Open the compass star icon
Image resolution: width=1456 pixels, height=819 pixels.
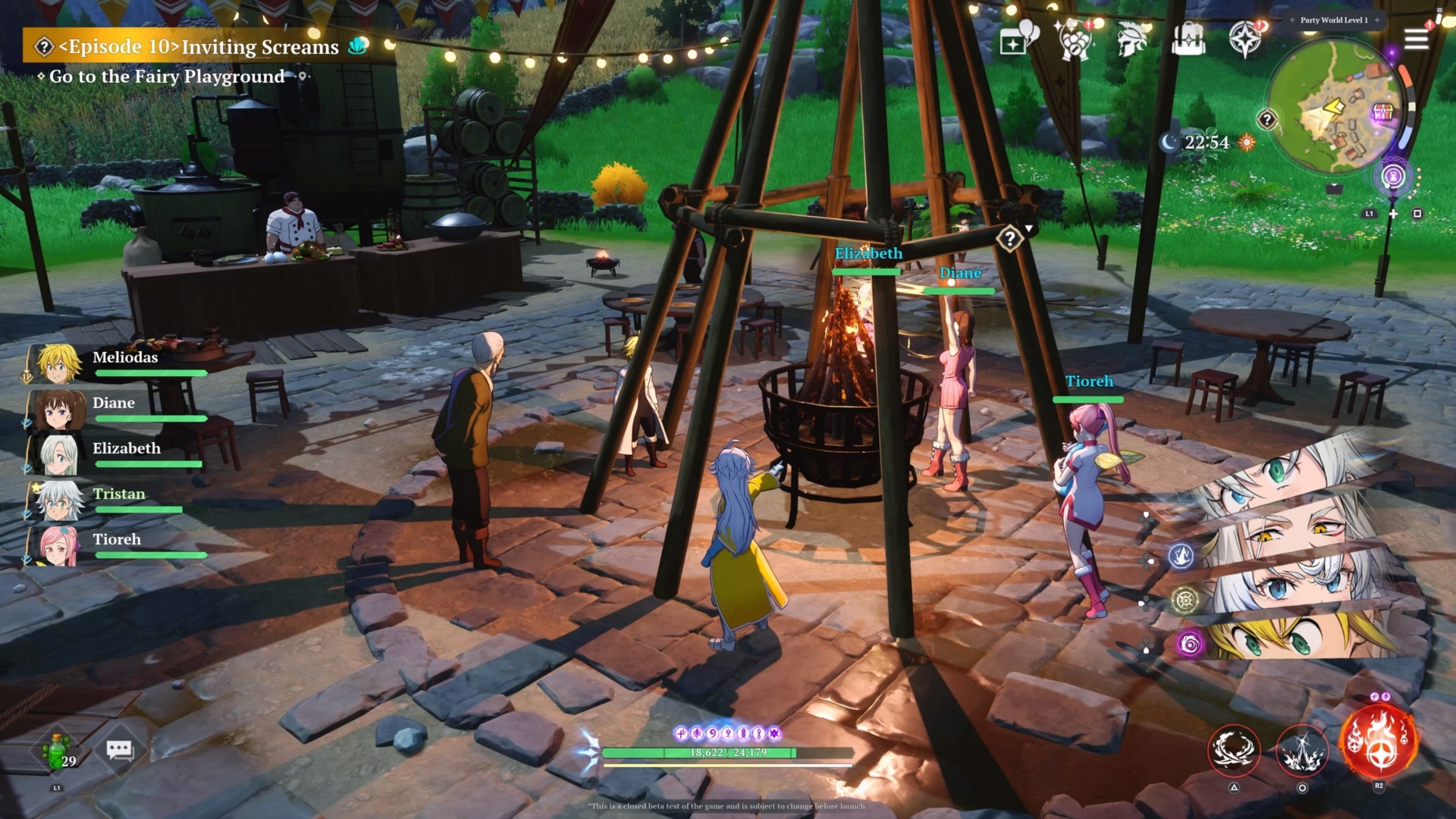click(1245, 39)
